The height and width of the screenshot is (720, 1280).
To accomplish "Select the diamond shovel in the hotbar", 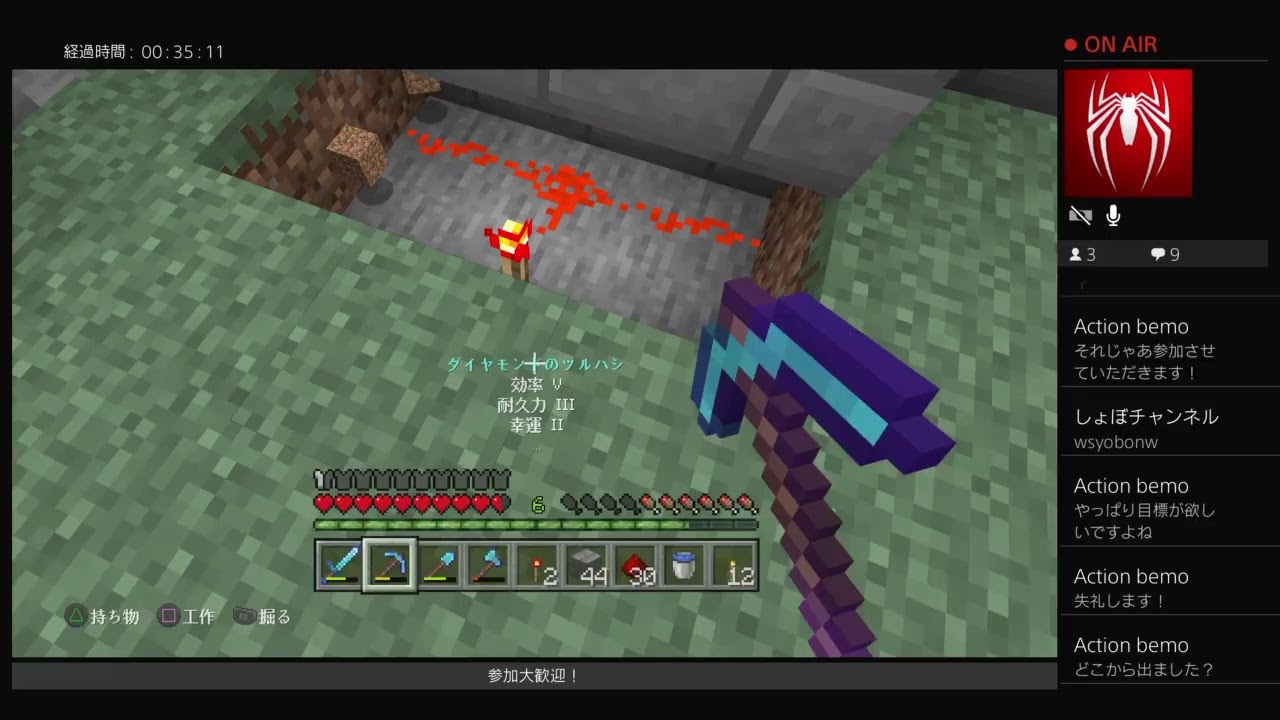I will (436, 566).
